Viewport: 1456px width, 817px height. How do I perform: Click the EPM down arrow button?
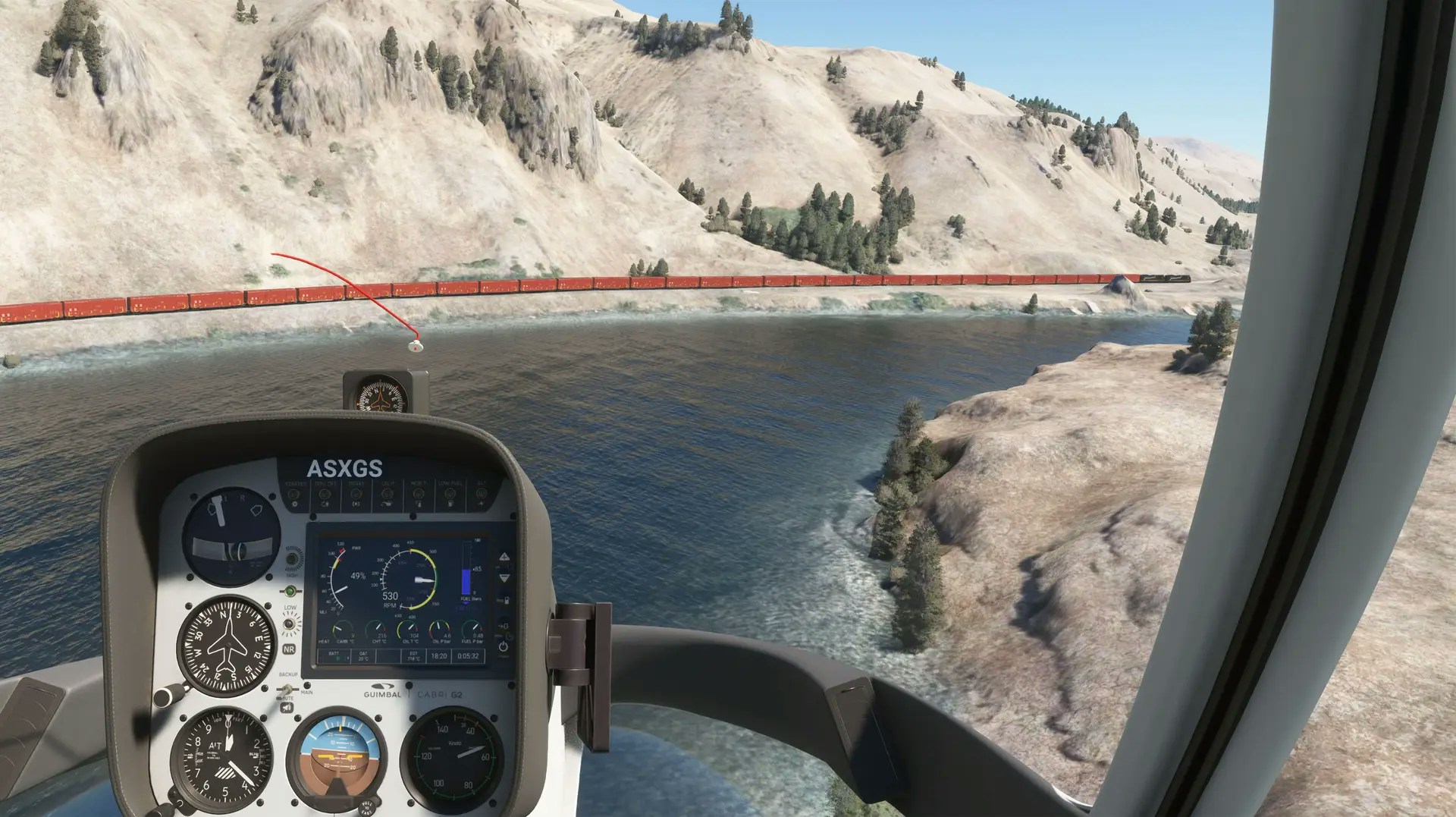pos(504,578)
